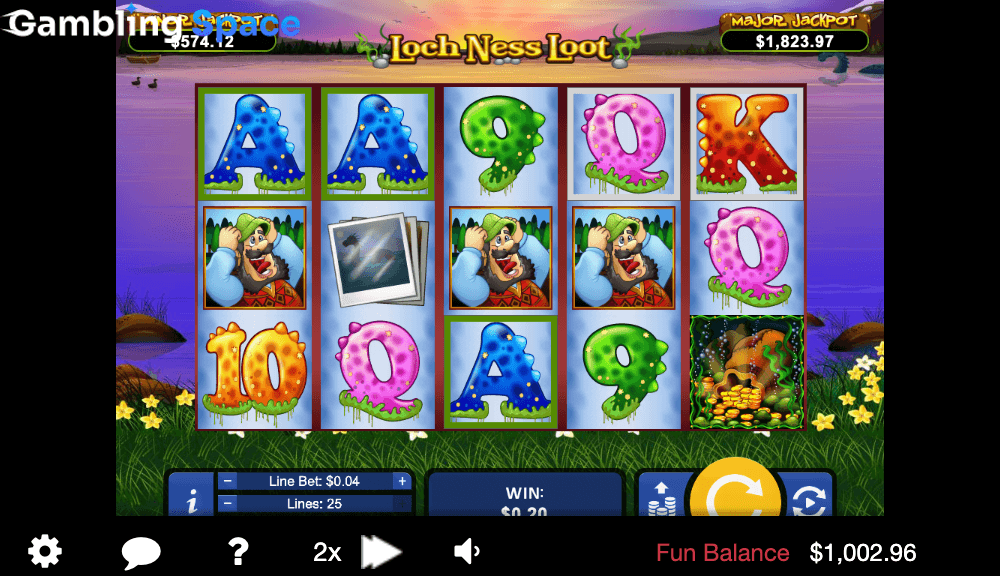This screenshot has height=576, width=1000.
Task: Set max bet with the coin stack icon
Action: pyautogui.click(x=661, y=497)
